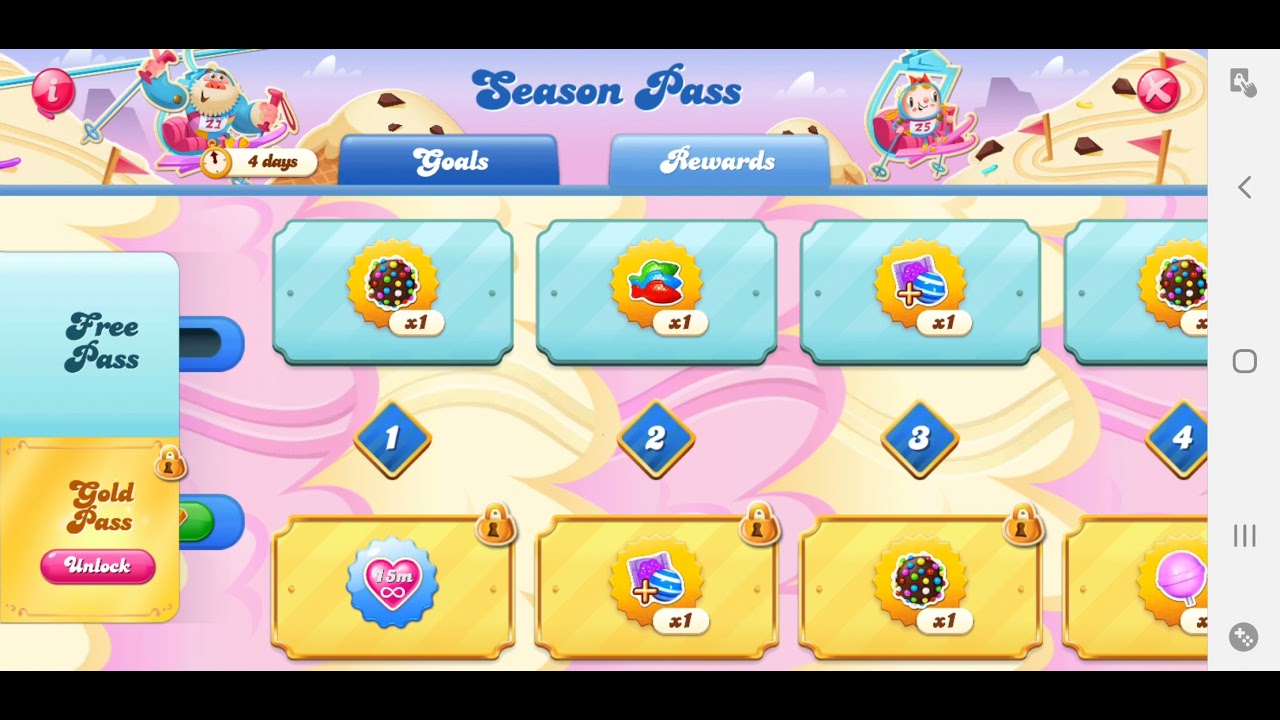Select the level 1 free color bomb reward
This screenshot has height=720, width=1280.
pyautogui.click(x=393, y=291)
